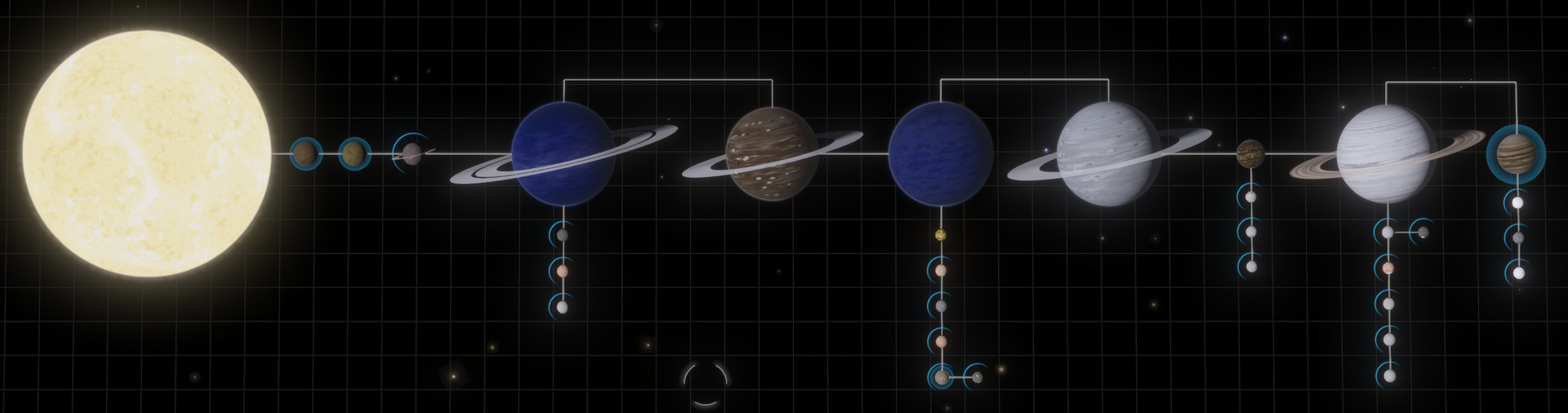Choose the small dark brown planet with three moons

pos(1249,153)
